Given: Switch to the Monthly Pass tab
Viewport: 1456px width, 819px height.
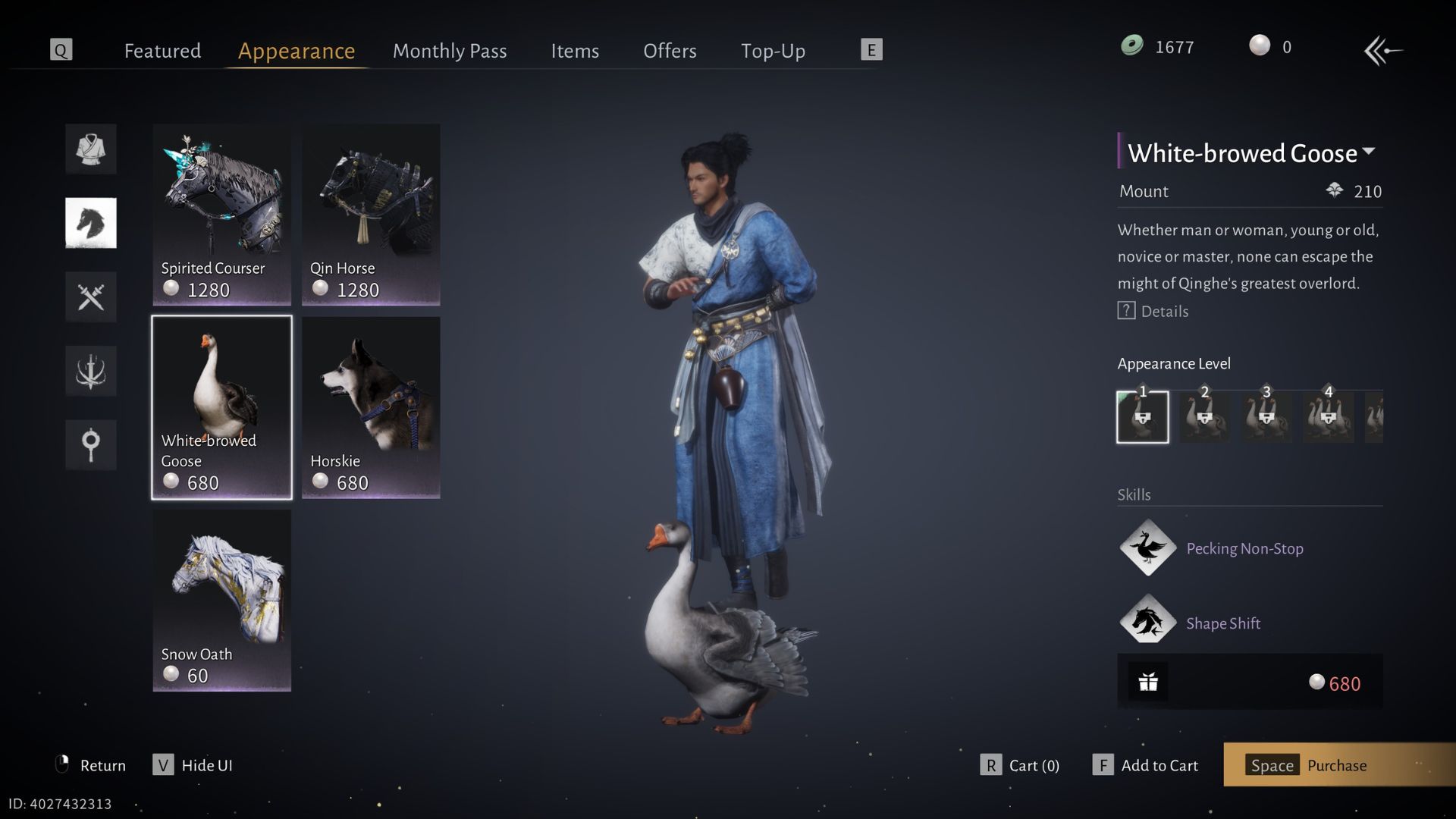Looking at the screenshot, I should pos(449,51).
